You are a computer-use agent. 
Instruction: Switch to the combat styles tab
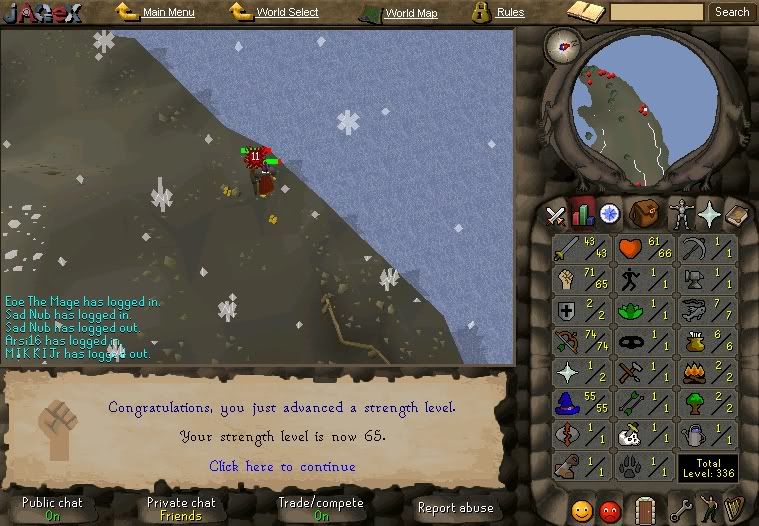pyautogui.click(x=555, y=215)
